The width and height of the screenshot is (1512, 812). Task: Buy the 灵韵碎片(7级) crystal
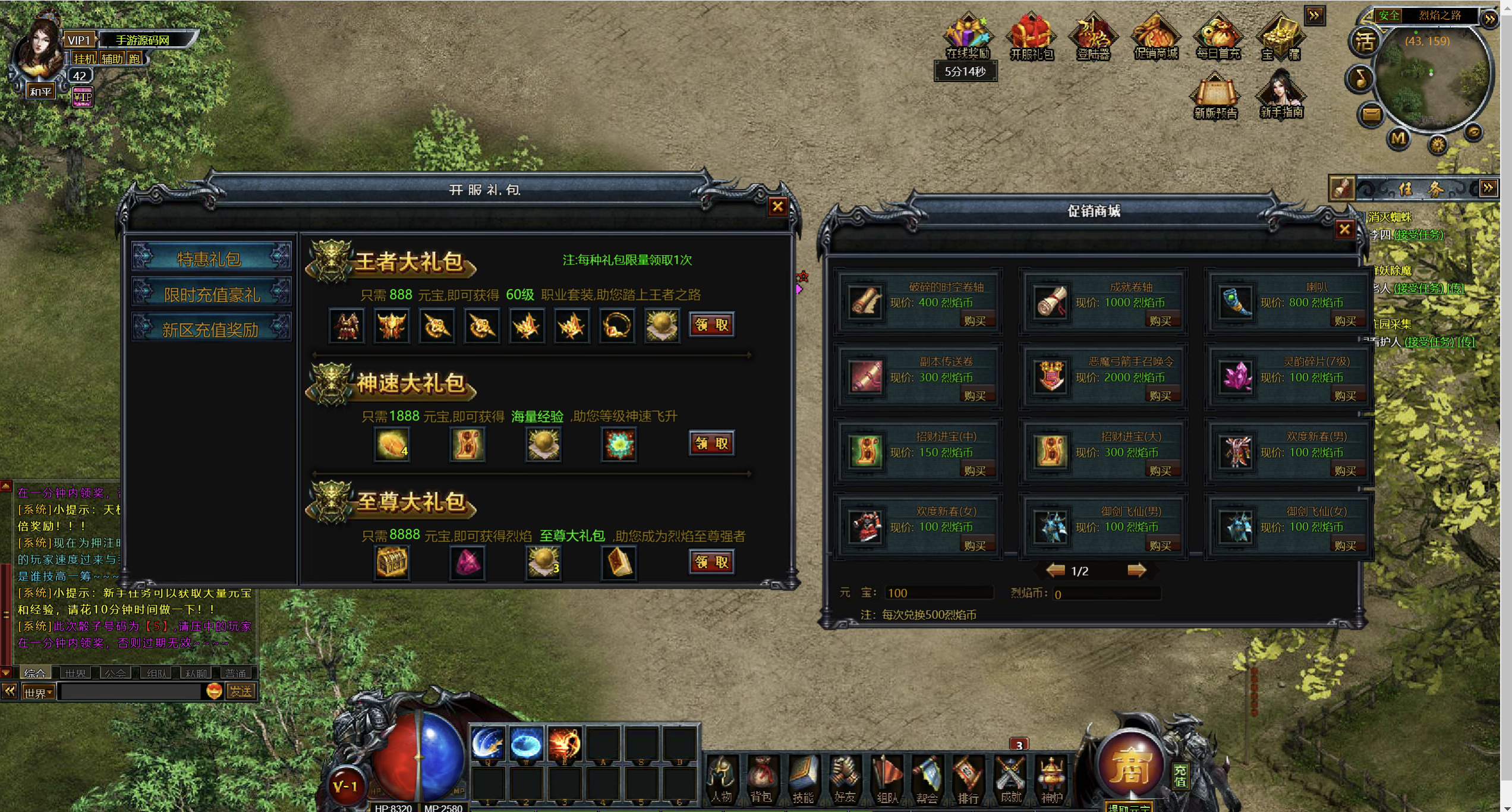tap(1344, 396)
